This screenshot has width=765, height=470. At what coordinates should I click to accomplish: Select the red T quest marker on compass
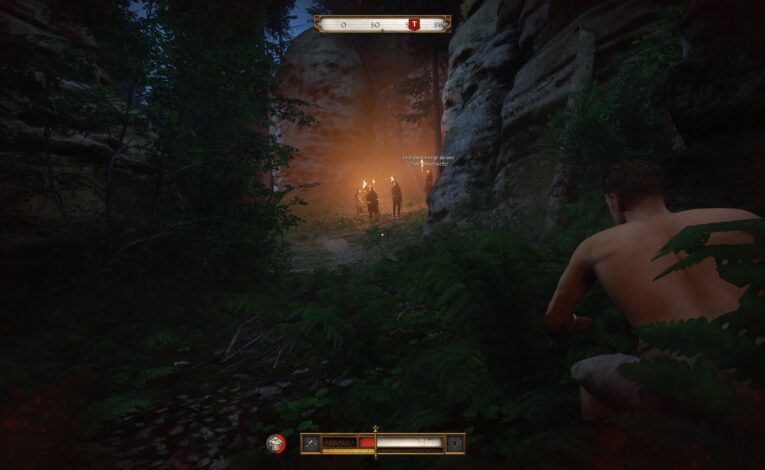click(413, 24)
